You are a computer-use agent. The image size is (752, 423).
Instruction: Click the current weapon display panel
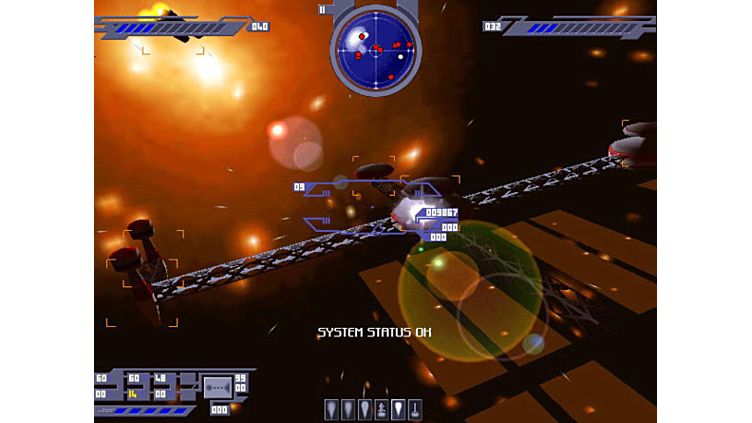coord(217,387)
